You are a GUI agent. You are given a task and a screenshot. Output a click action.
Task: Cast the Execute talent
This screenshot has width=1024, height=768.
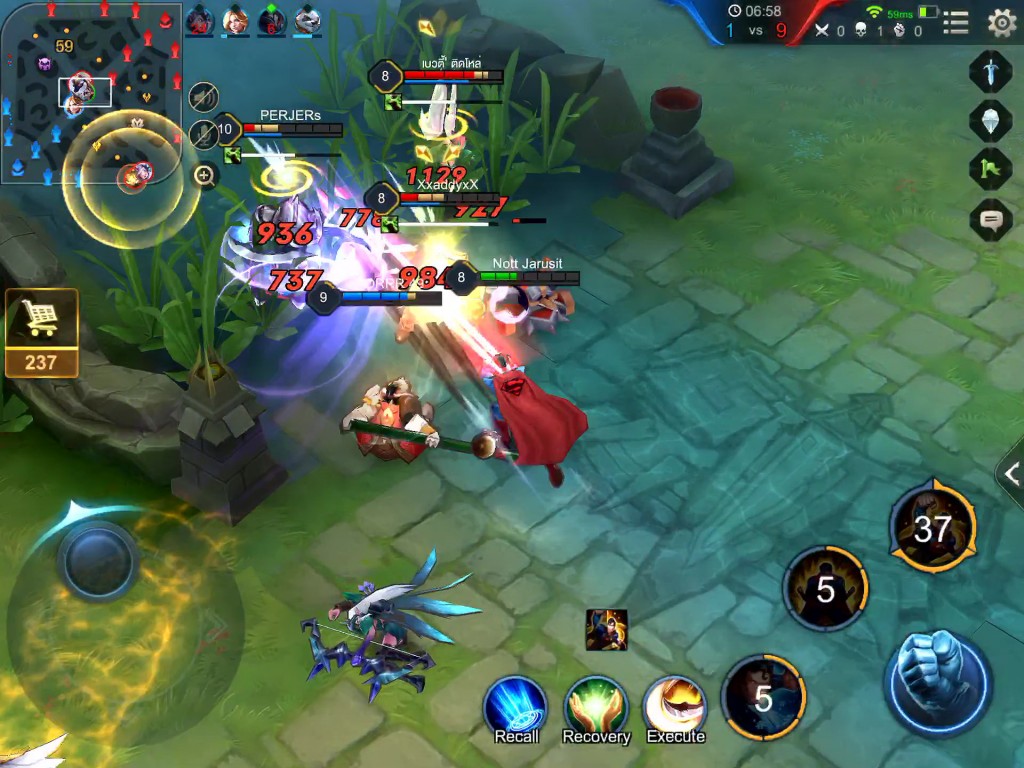click(675, 708)
